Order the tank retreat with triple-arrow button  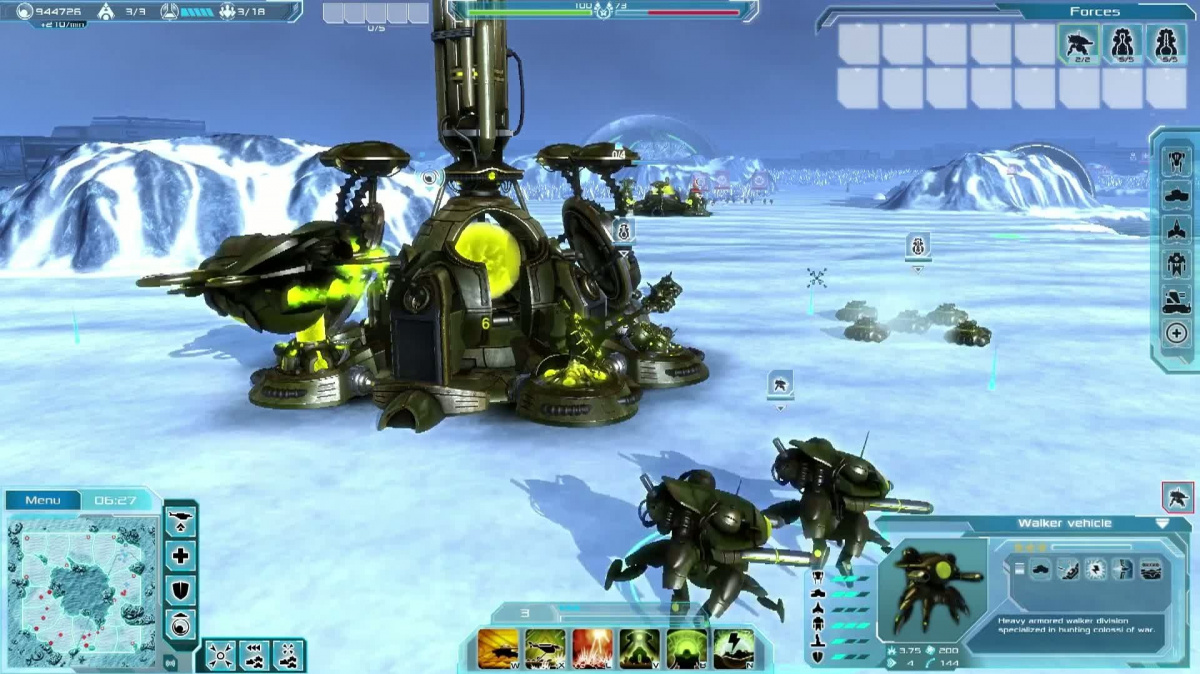click(x=254, y=655)
